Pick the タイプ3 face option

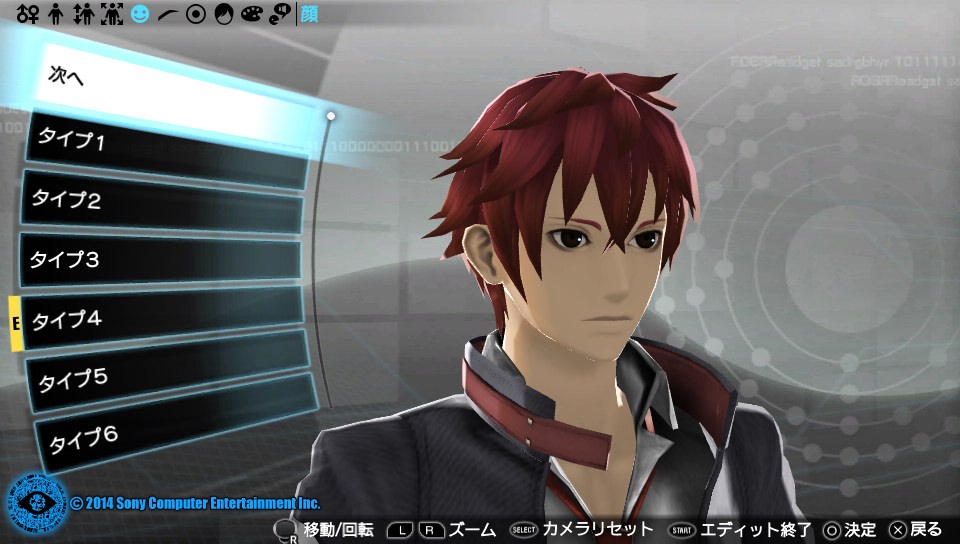[x=160, y=261]
